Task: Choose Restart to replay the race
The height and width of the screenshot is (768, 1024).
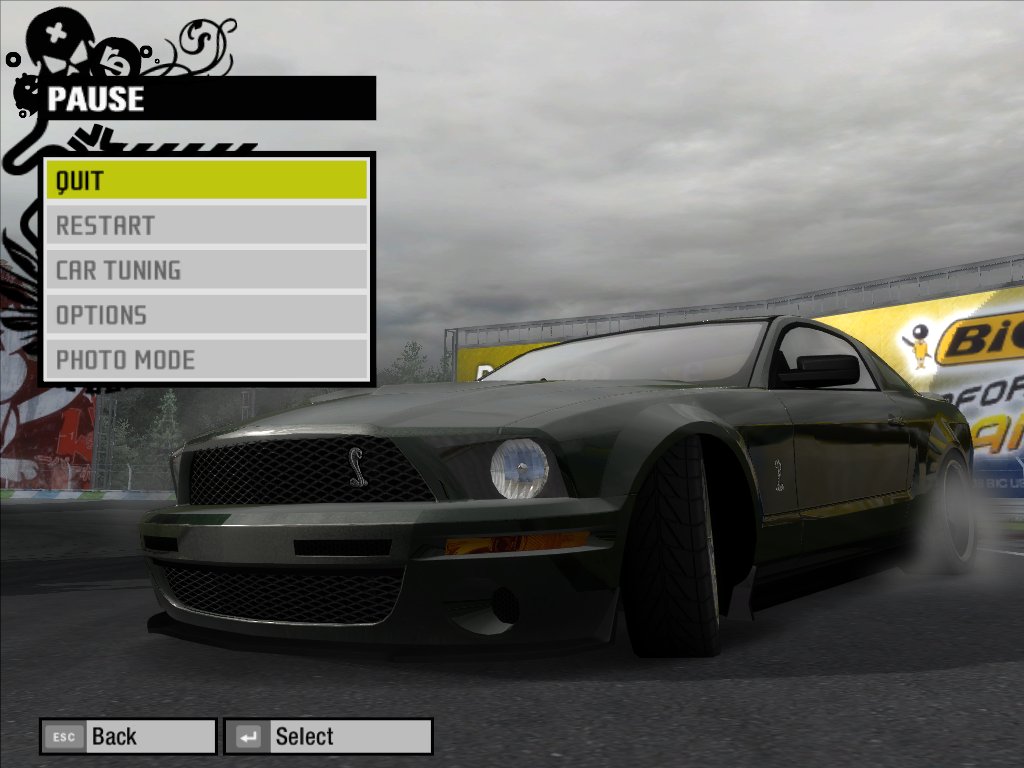Action: pyautogui.click(x=206, y=225)
